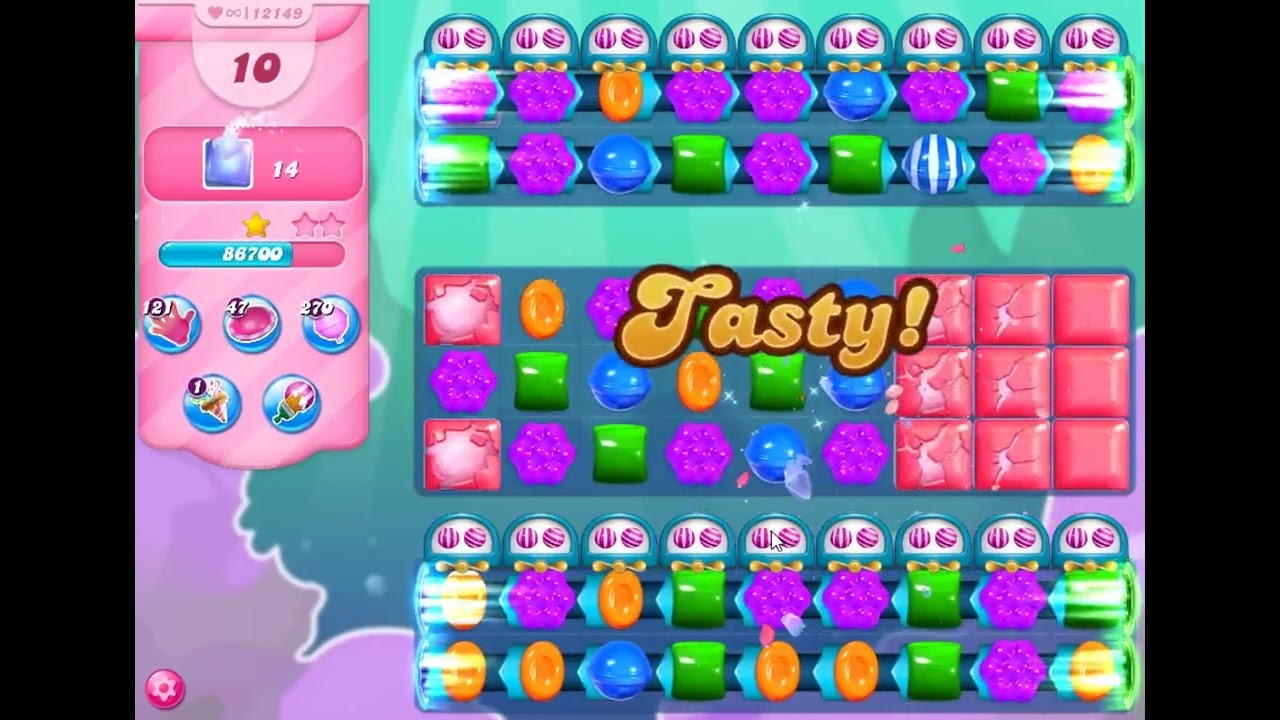This screenshot has width=1280, height=720.
Task: Click the ice block objective icon
Action: [x=228, y=162]
